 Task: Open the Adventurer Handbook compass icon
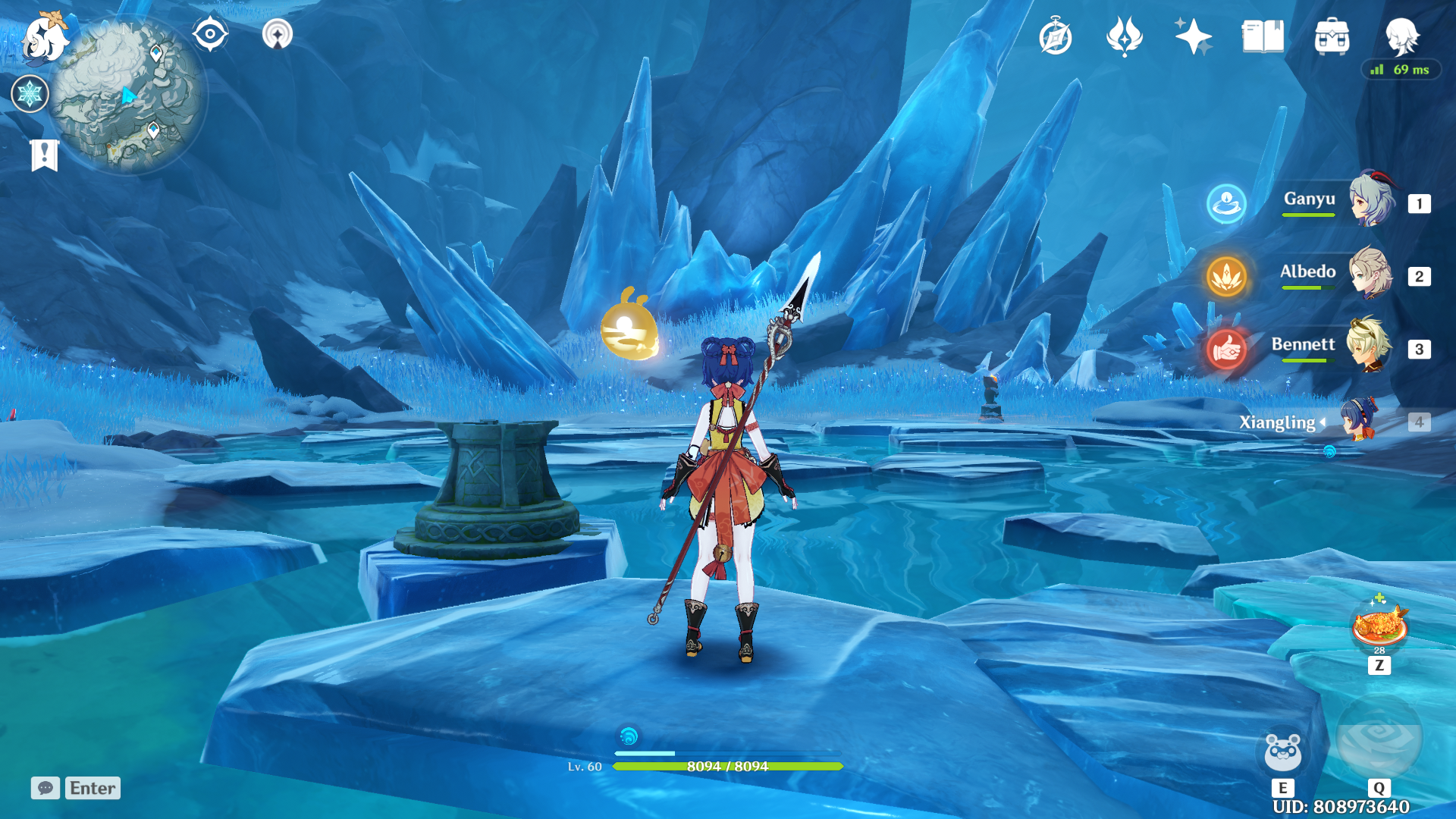(x=1055, y=37)
